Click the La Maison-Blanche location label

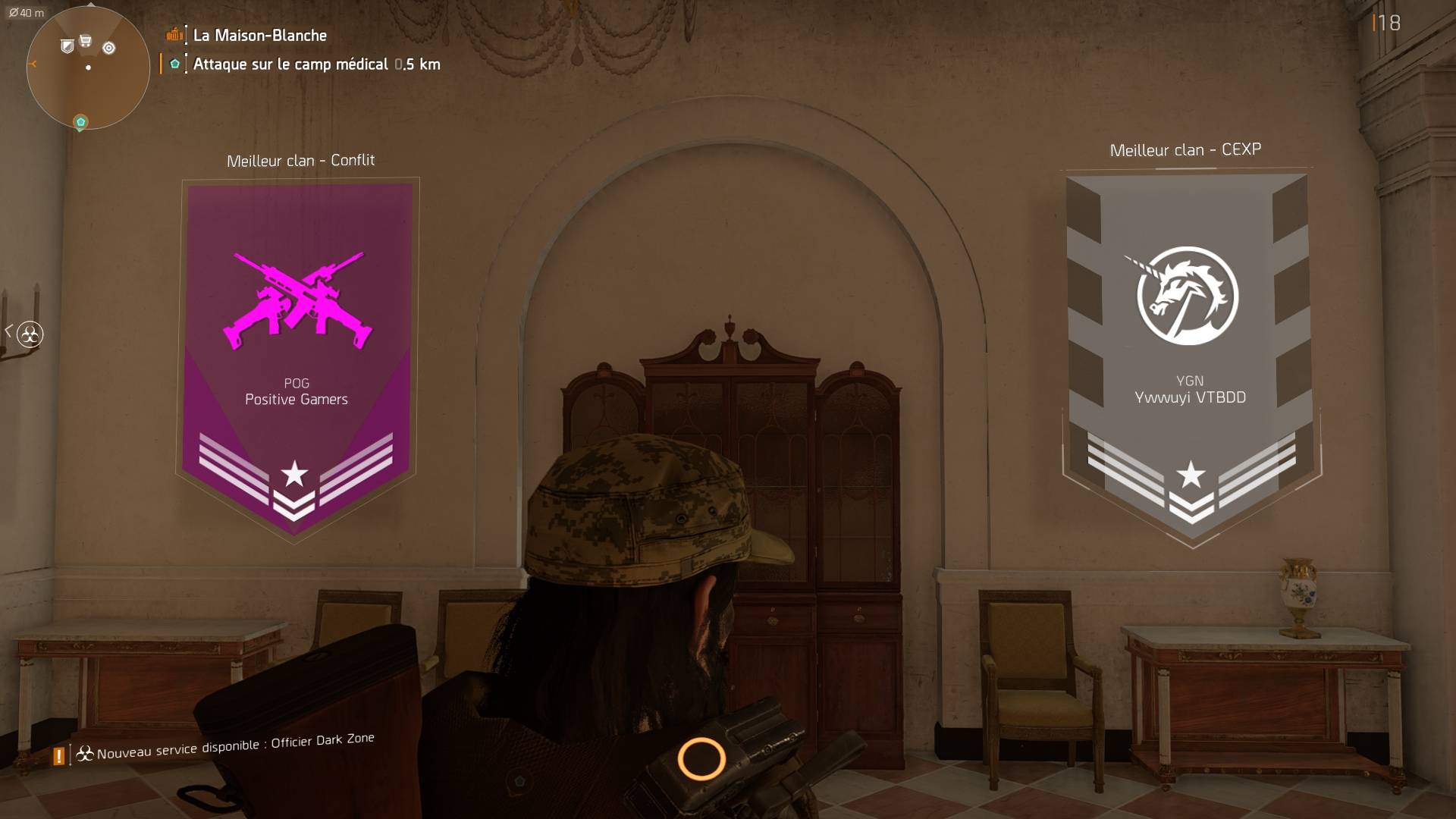tap(259, 36)
